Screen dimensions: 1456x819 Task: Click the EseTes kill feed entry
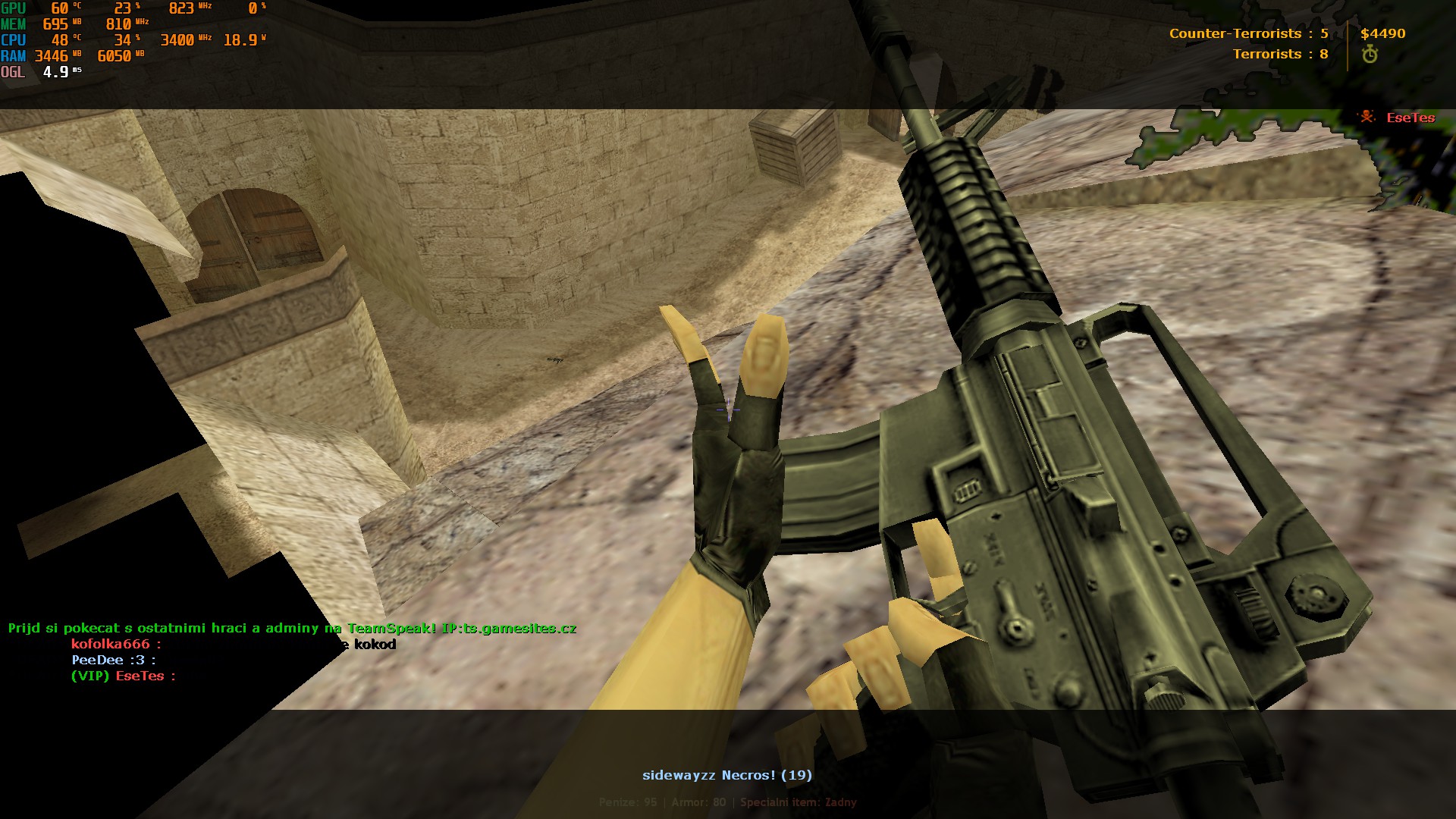pyautogui.click(x=1410, y=118)
